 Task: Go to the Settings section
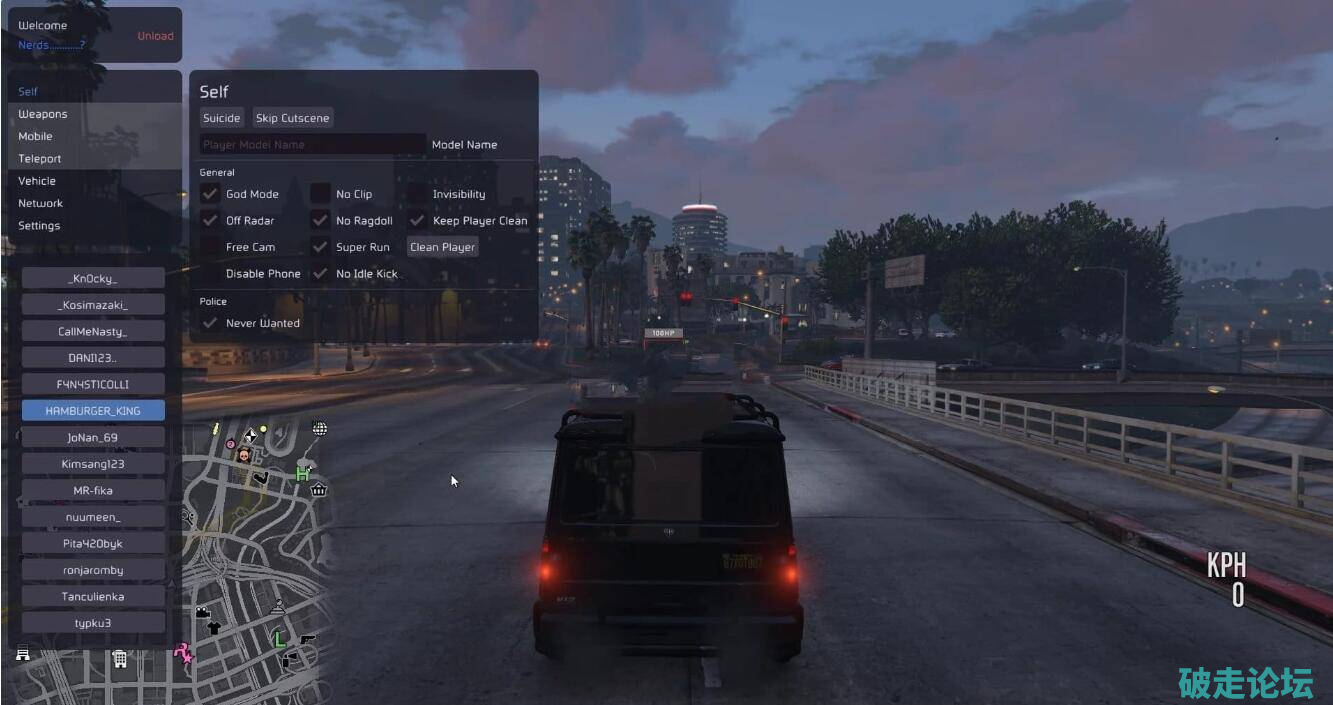[39, 226]
